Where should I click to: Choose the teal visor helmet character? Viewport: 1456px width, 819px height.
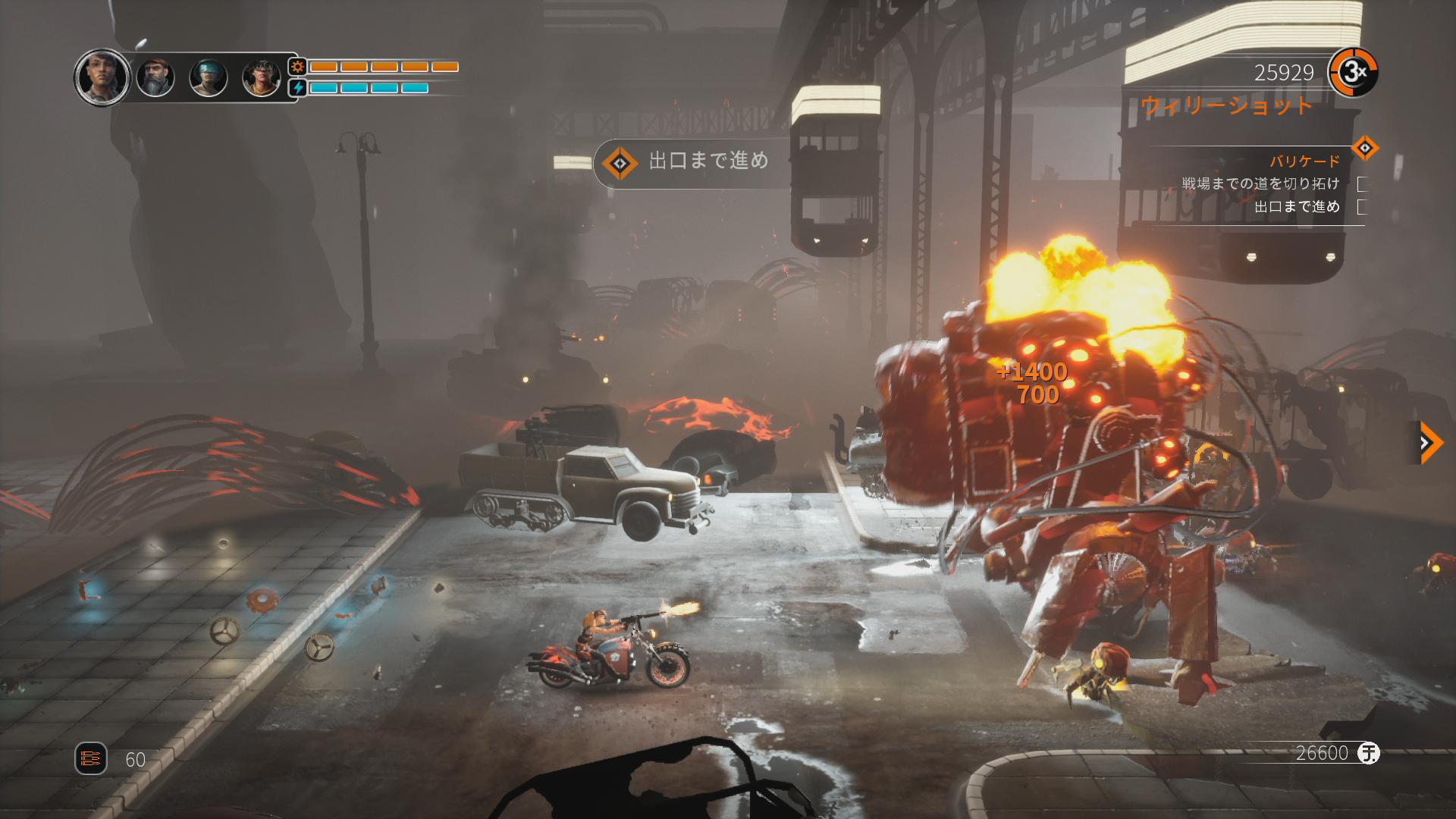209,77
